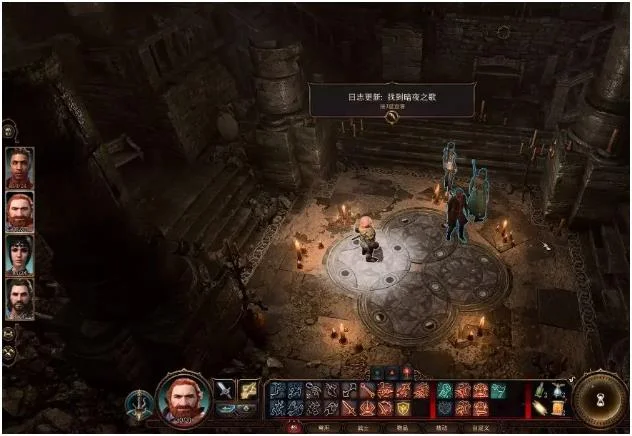Screen dimensions: 632x436
Task: Select the golden weapon slot beside the sword
Action: (247, 390)
